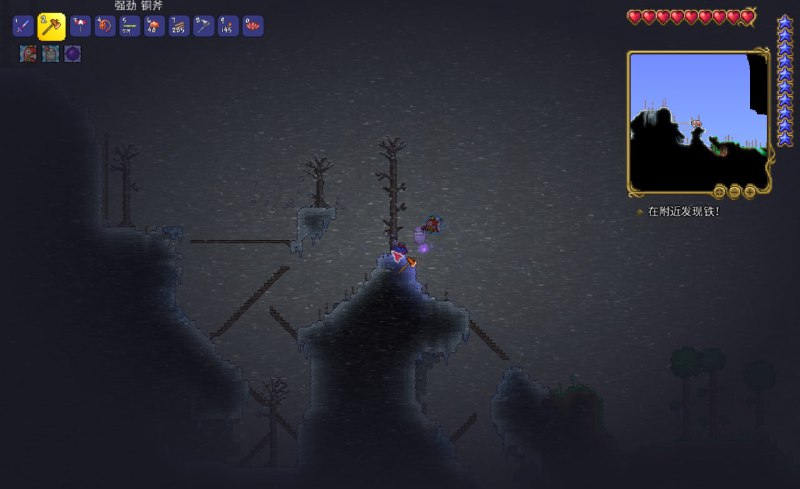Reset the minimap zoom

pos(719,191)
